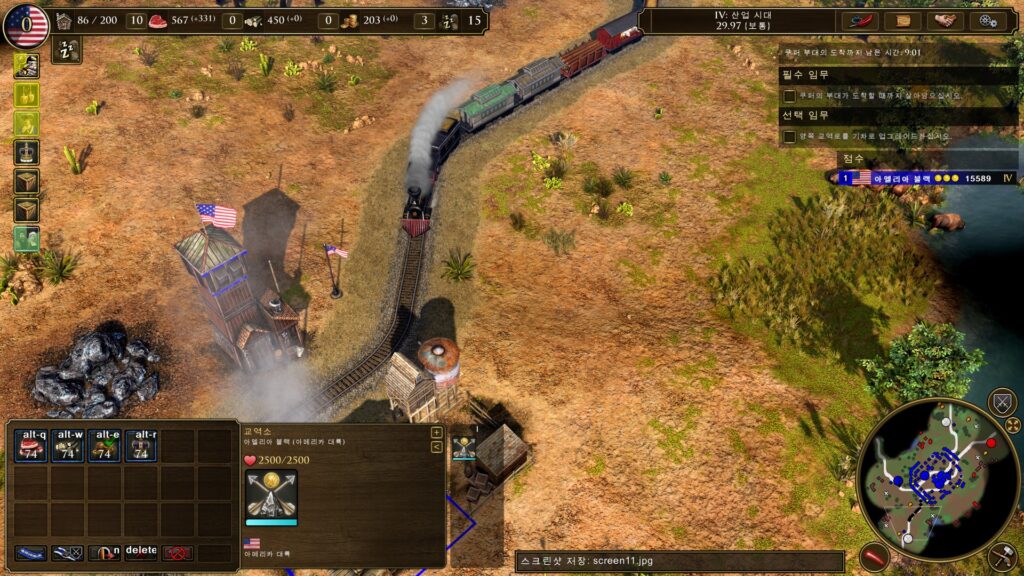Open the handshake diplomacy menu
Image resolution: width=1024 pixels, height=576 pixels.
click(x=945, y=20)
